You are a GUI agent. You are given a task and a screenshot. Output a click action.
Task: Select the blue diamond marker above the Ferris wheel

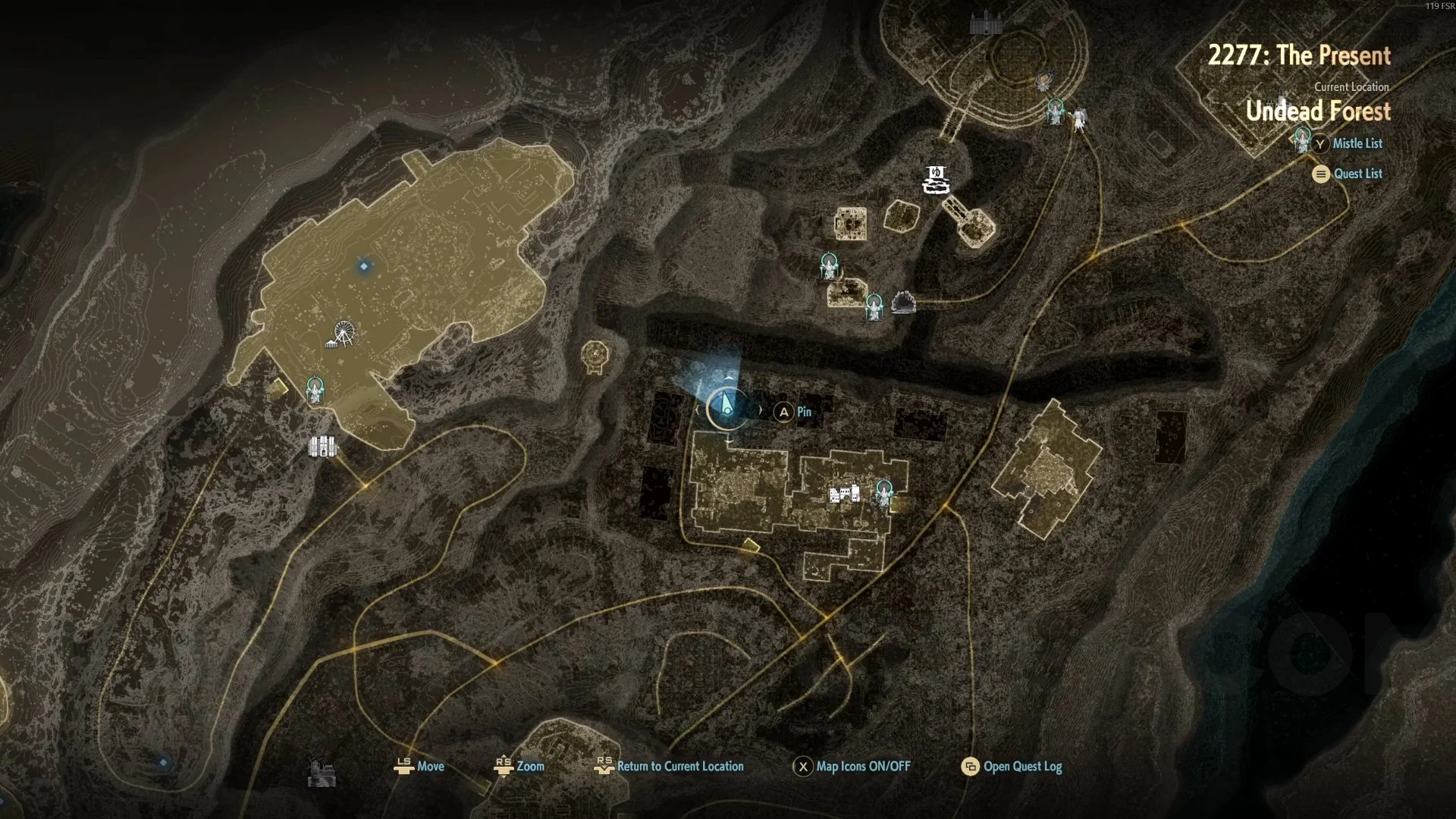pos(364,266)
